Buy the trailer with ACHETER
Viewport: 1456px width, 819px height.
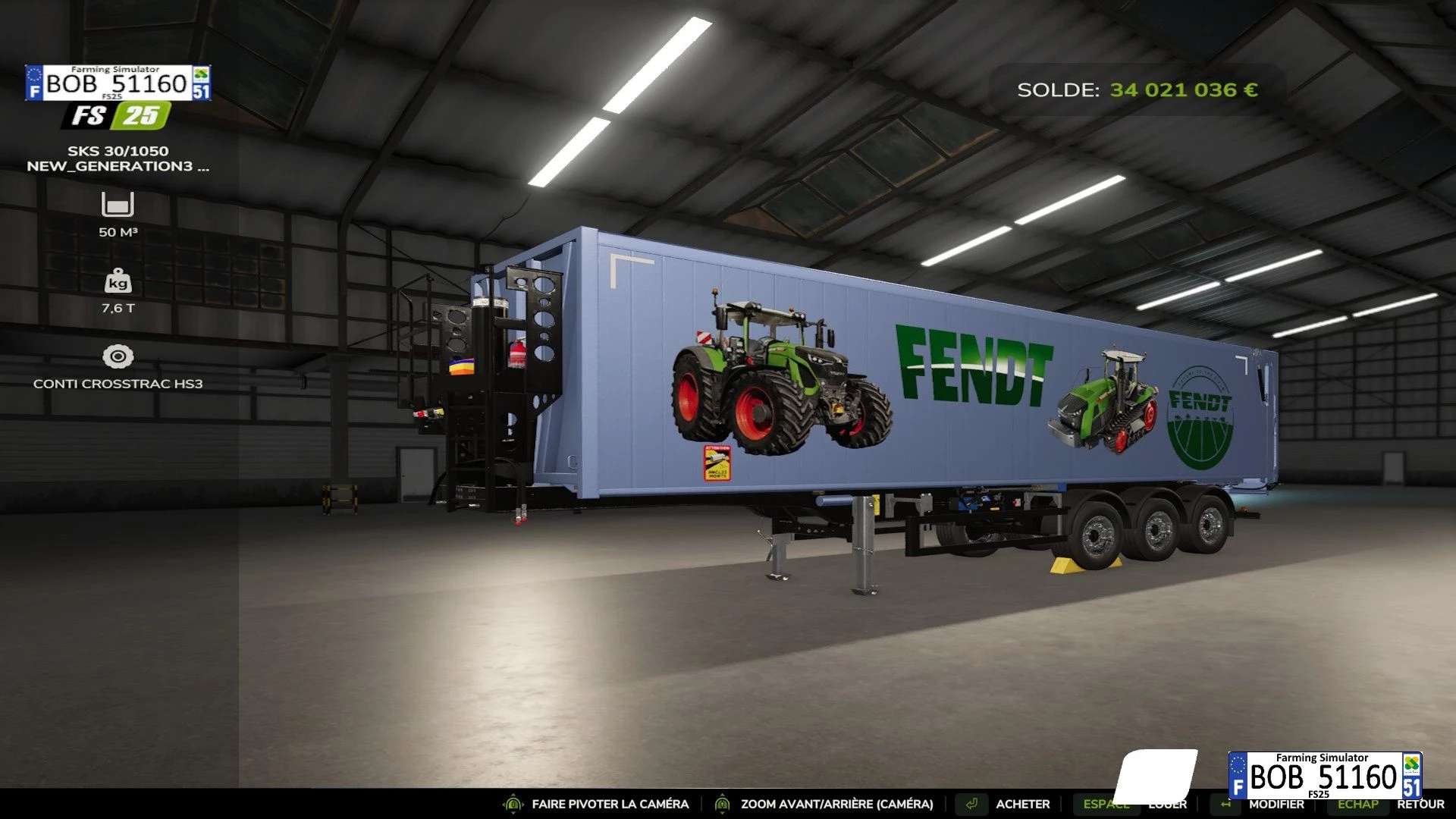click(1022, 804)
